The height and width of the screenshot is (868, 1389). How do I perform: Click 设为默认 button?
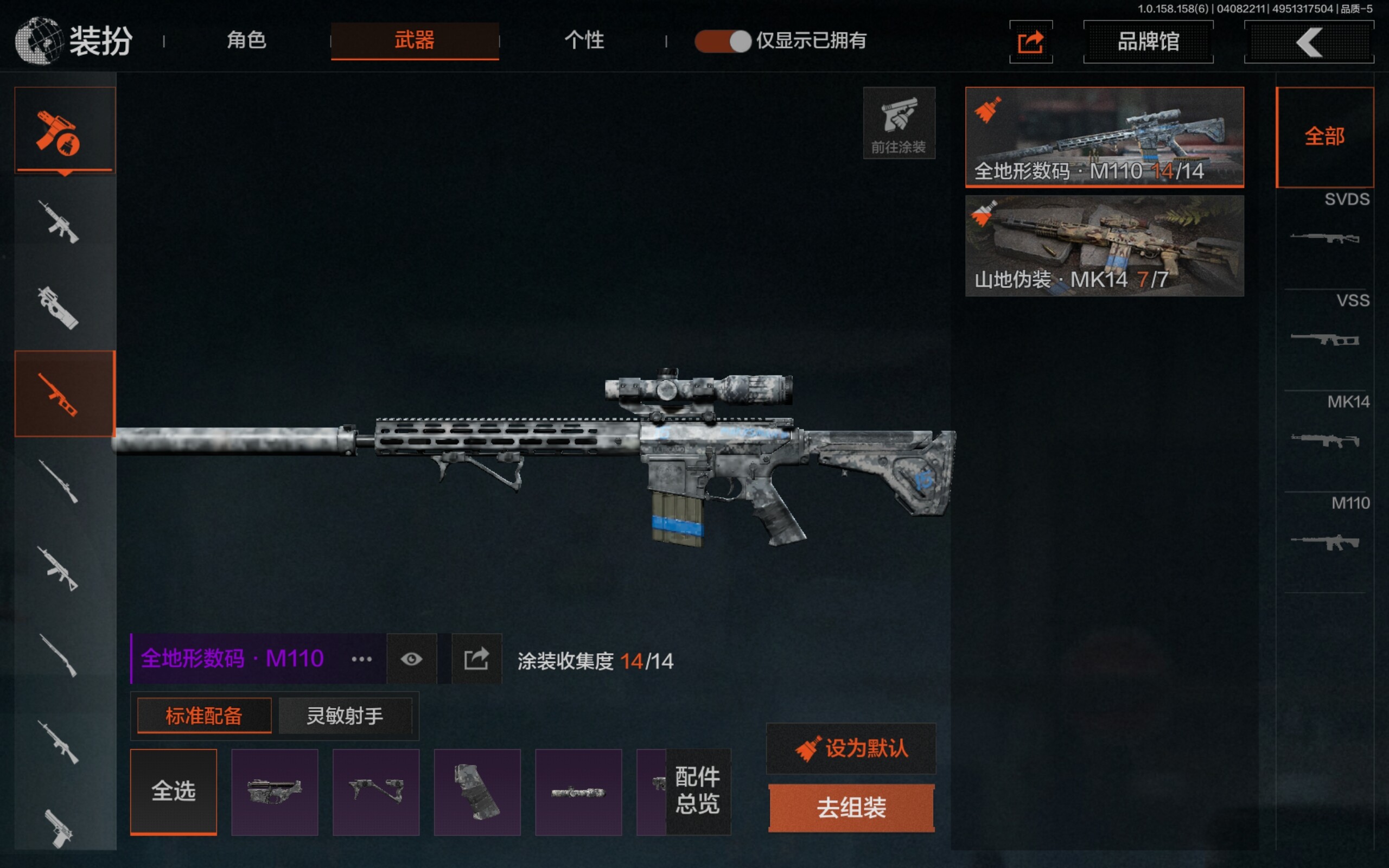[x=851, y=749]
